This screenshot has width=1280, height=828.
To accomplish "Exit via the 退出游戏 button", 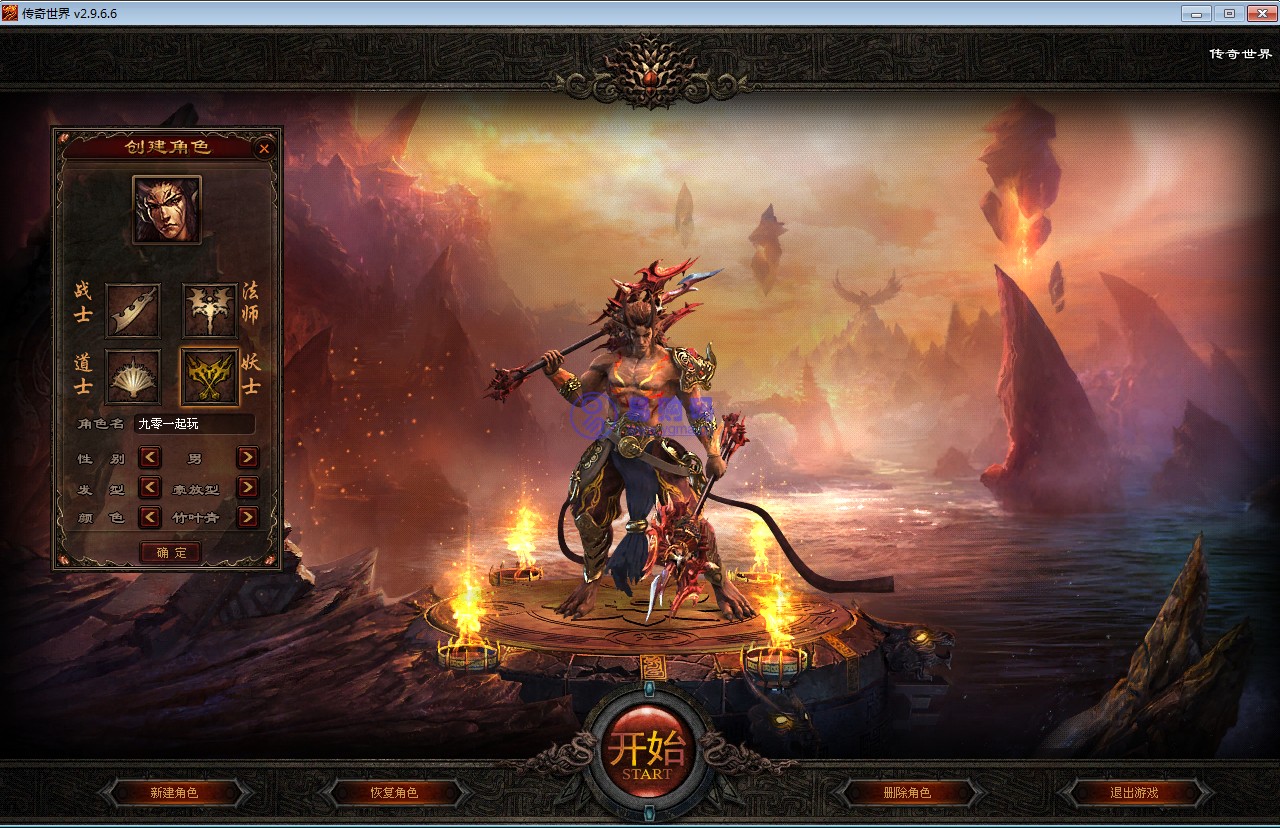I will point(1133,793).
